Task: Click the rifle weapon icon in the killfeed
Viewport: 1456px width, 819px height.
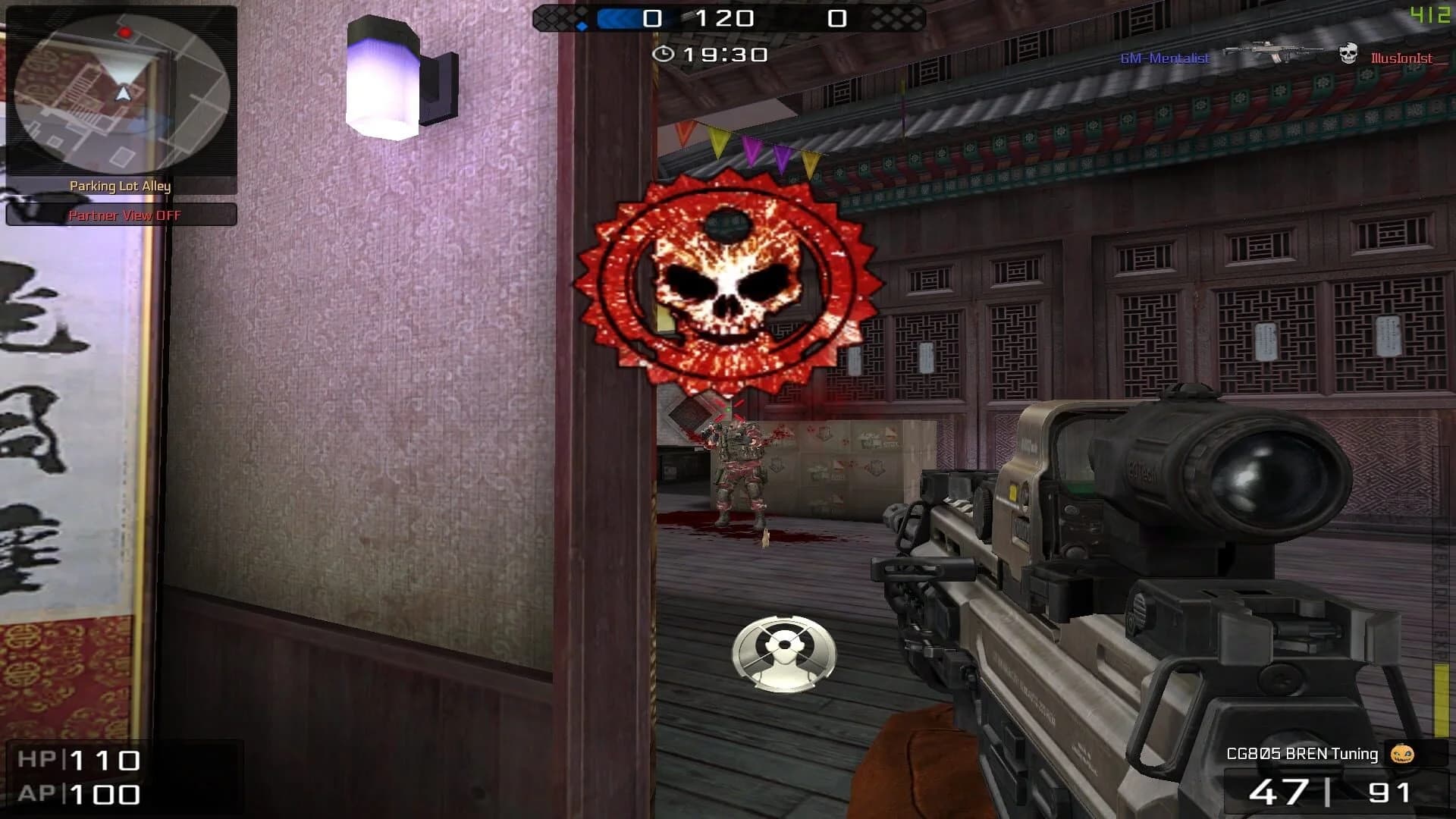Action: [1271, 52]
